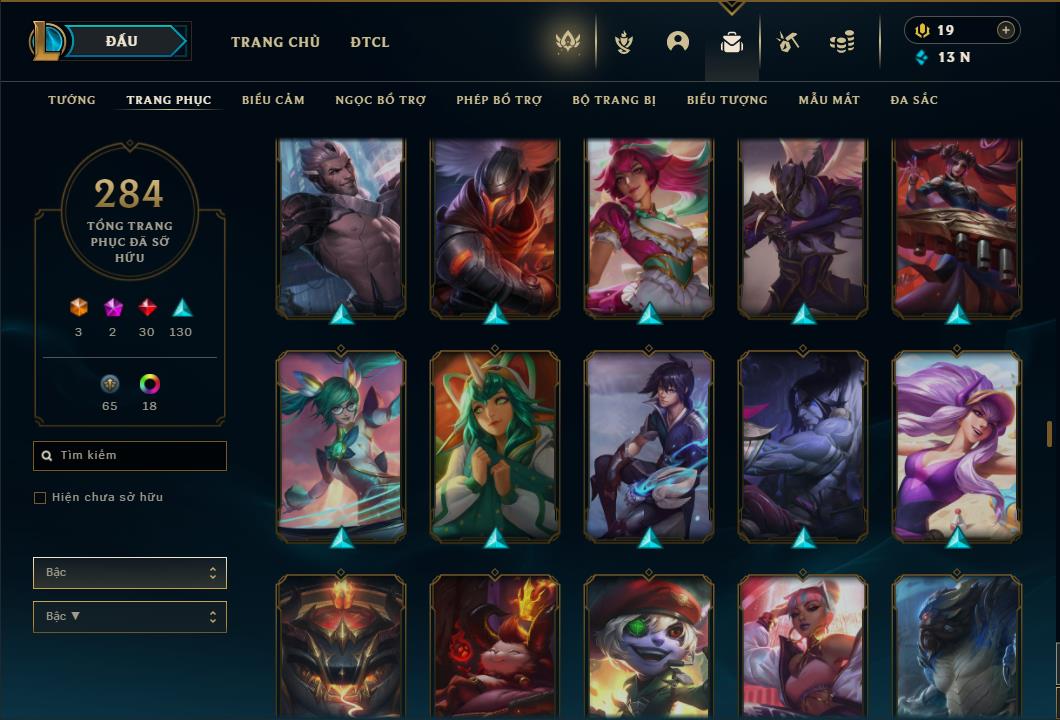Toggle the Hiện chưa sở hữu checkbox
Screen dimensions: 1060x720
[x=40, y=498]
